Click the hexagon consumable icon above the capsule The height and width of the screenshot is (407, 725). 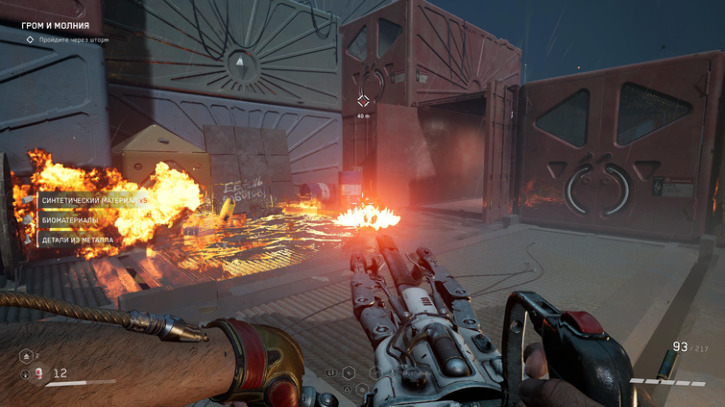point(26,355)
